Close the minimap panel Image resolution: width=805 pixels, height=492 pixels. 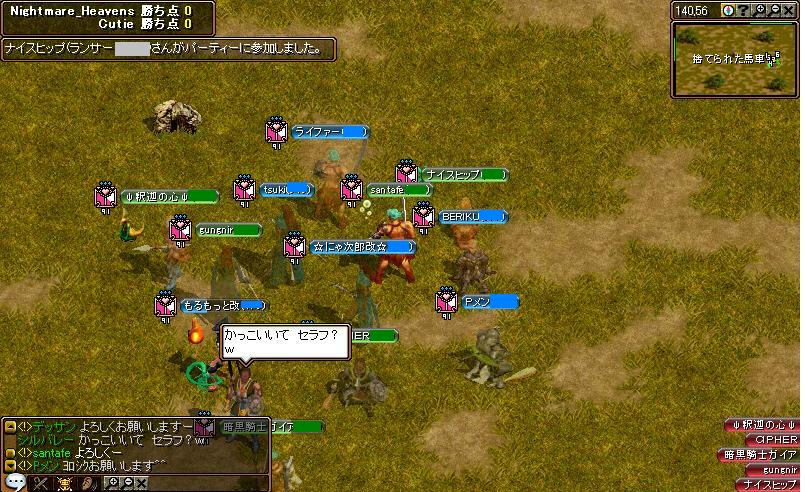coord(789,10)
